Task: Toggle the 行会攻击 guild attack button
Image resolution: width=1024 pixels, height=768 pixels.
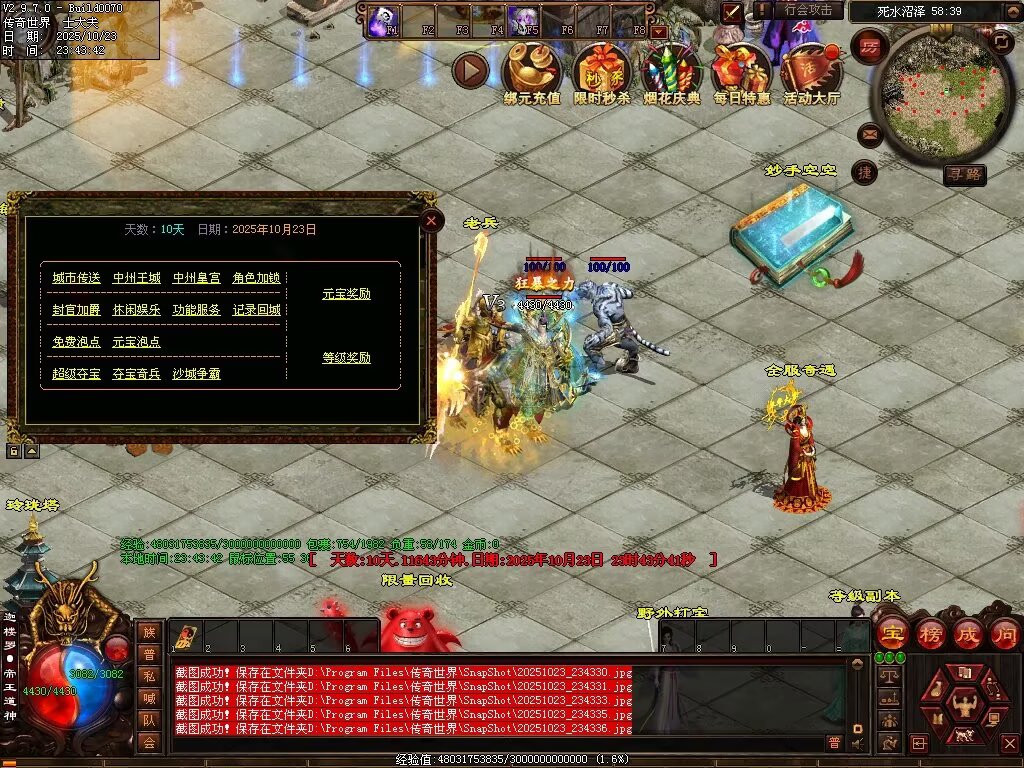Action: (808, 10)
